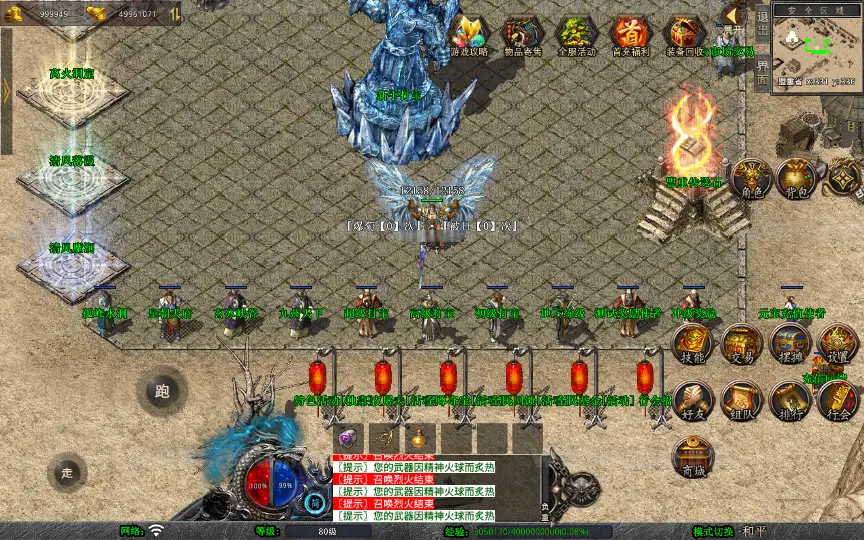Open the 好友 friends list

[x=692, y=401]
